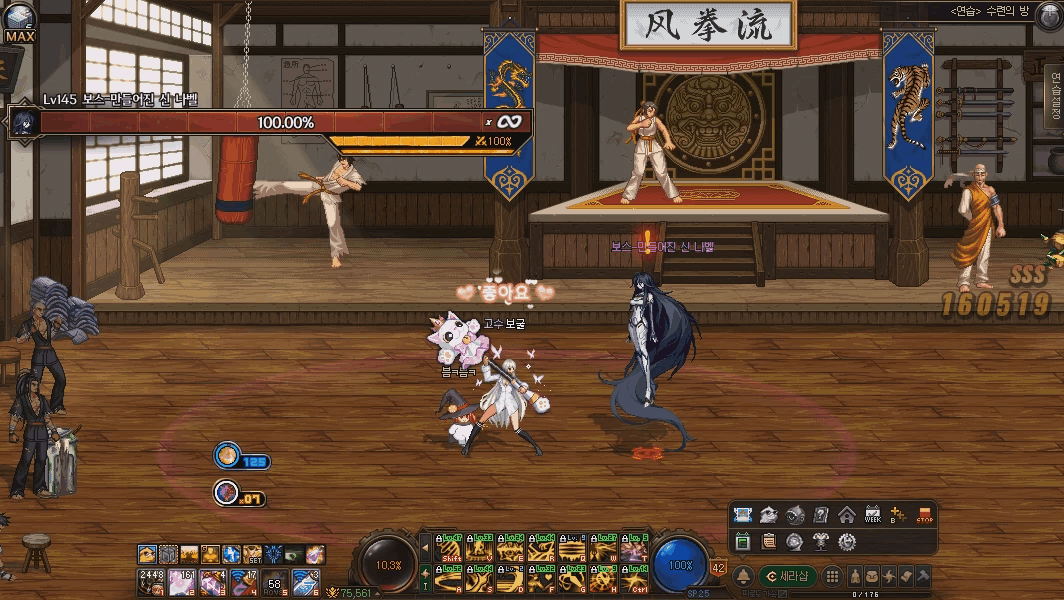Click the hammer icon in the bottom bar
The width and height of the screenshot is (1064, 600).
pyautogui.click(x=923, y=577)
